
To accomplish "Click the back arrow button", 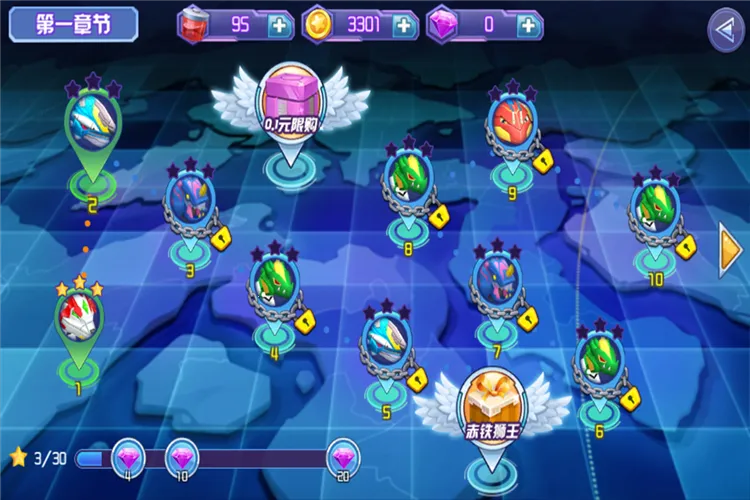I will click(725, 29).
